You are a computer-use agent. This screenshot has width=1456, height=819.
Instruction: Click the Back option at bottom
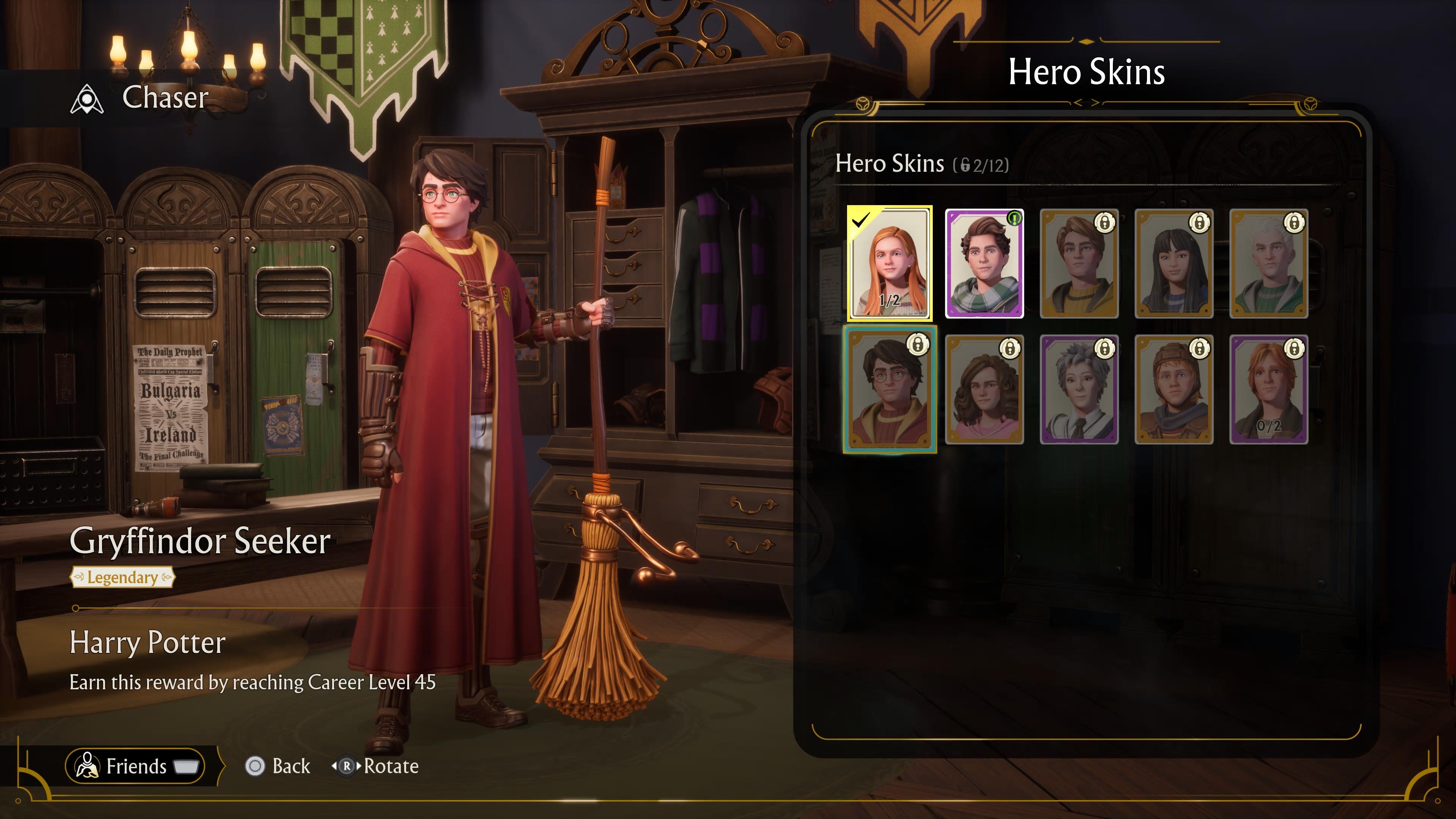[x=290, y=766]
